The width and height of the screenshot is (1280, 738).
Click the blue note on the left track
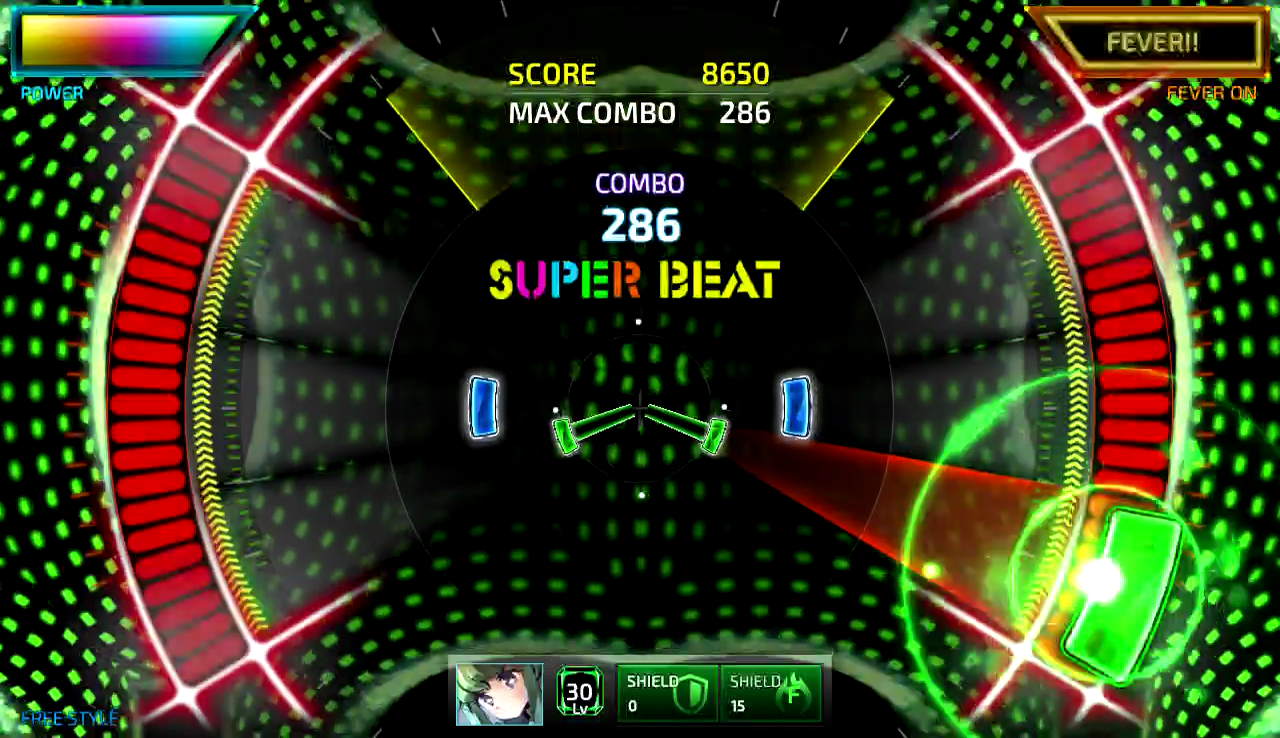click(484, 408)
